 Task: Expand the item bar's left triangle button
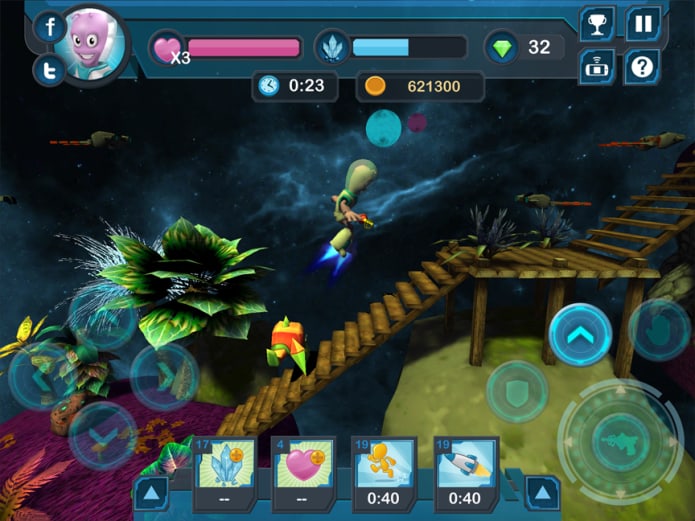pyautogui.click(x=151, y=493)
